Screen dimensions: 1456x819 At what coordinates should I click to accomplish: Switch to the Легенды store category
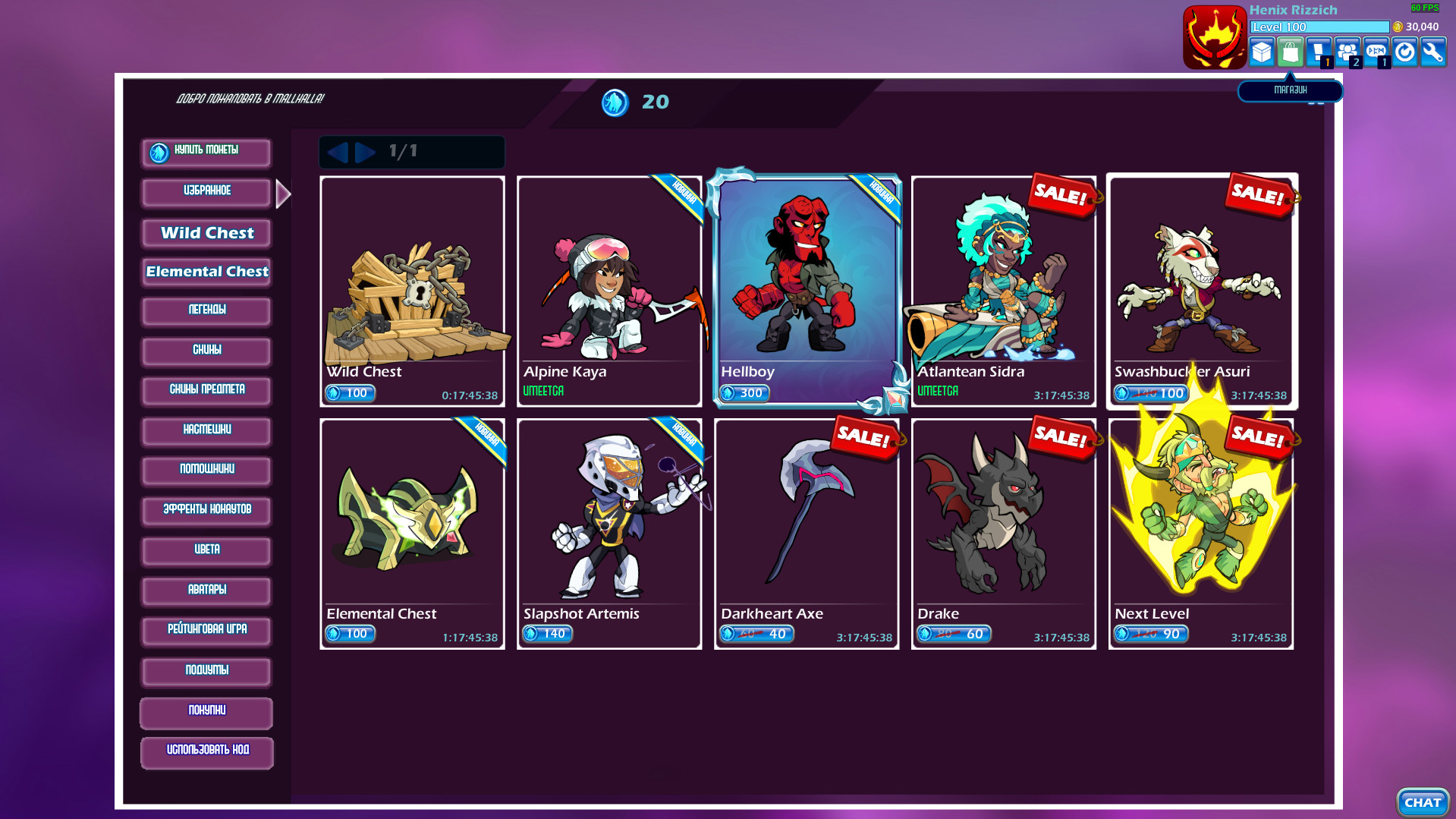(206, 310)
